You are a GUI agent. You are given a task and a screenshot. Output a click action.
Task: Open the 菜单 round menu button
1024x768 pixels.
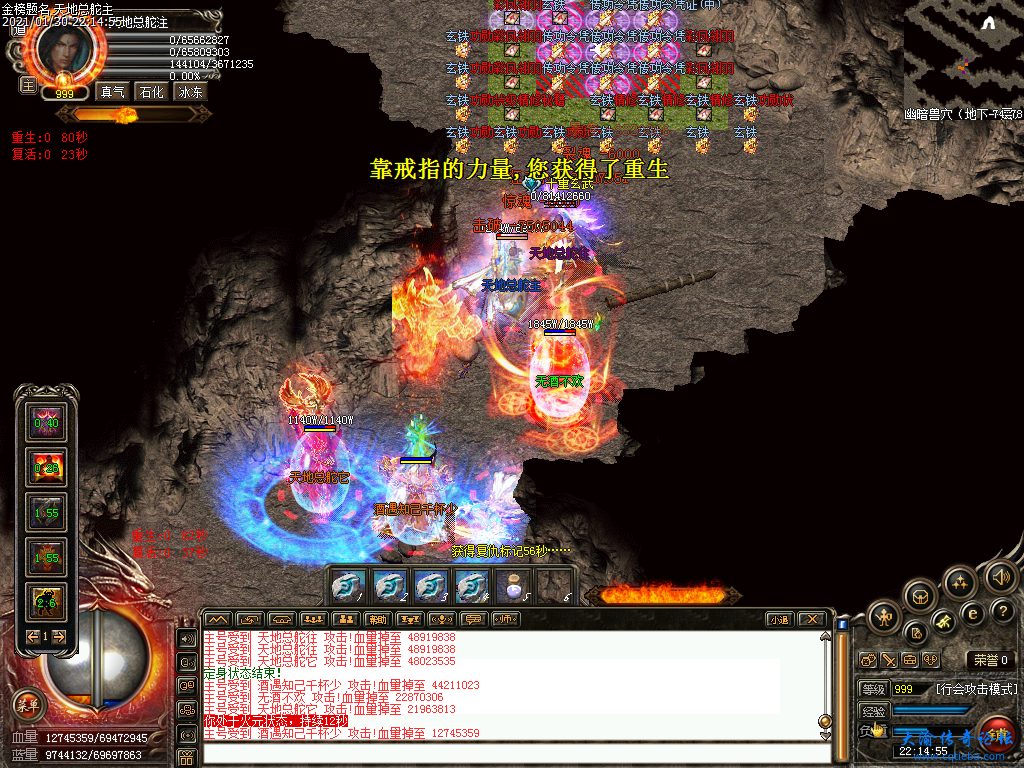[x=29, y=703]
